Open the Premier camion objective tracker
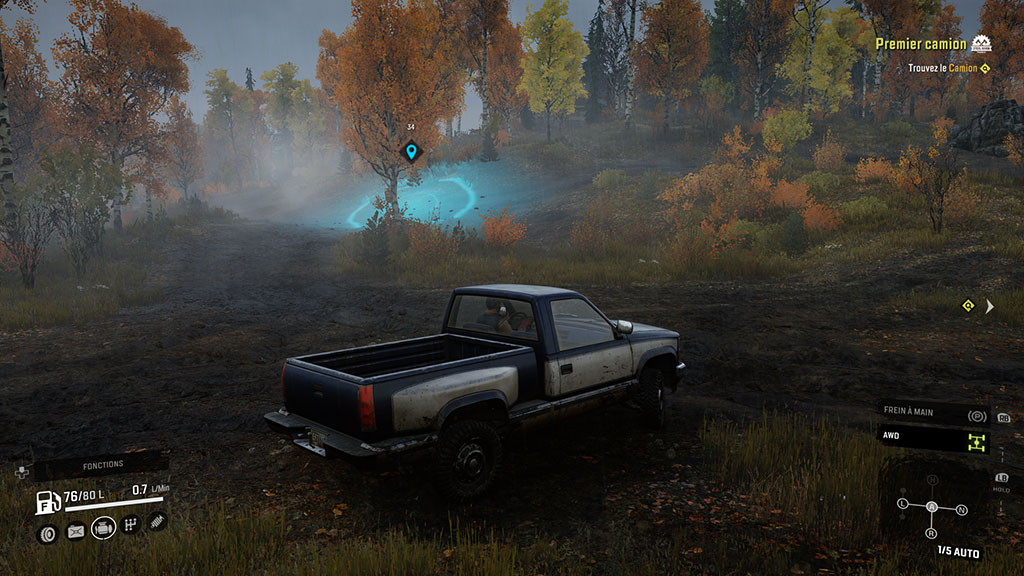 (921, 44)
